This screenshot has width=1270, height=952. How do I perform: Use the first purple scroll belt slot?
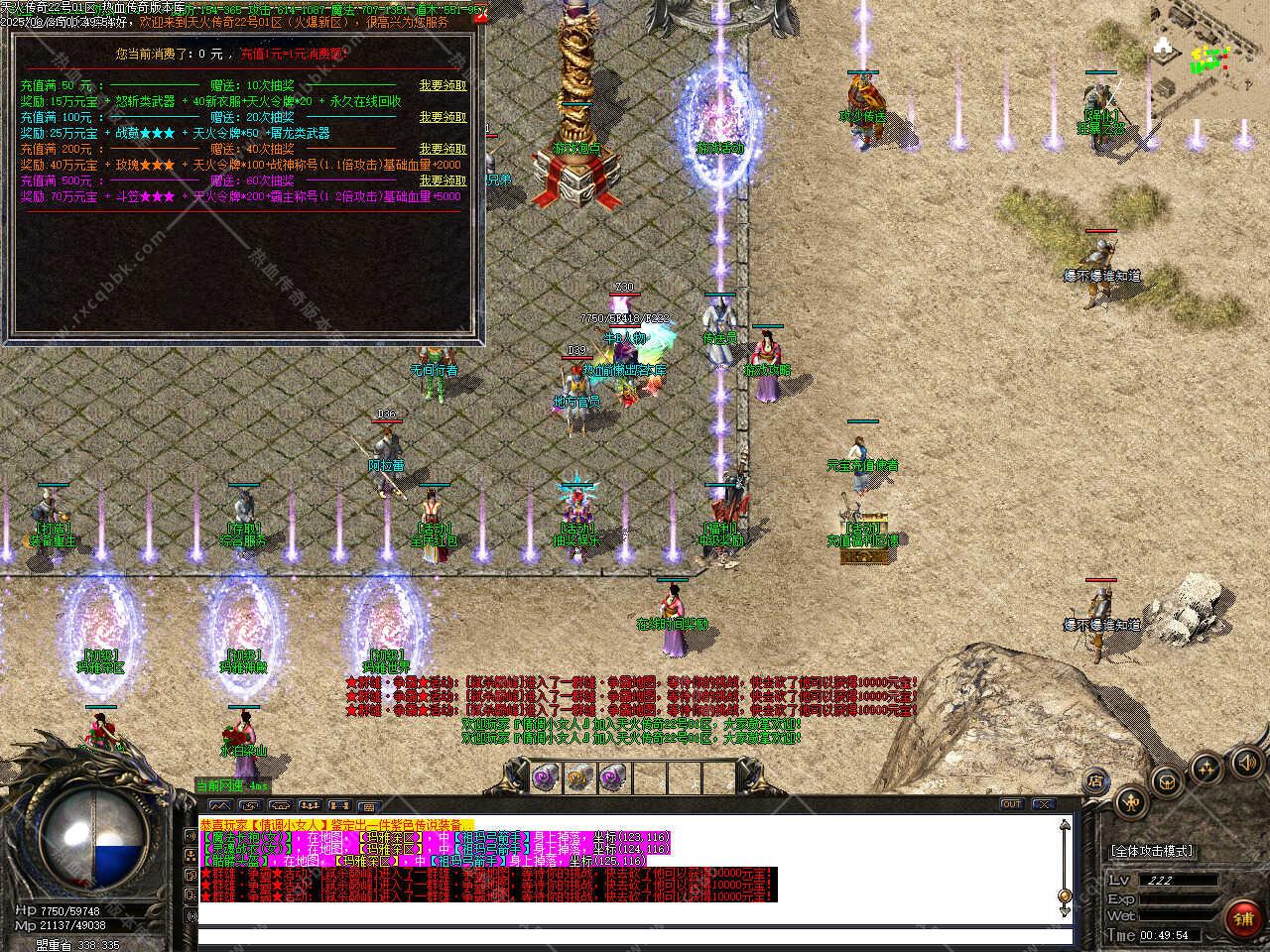point(546,777)
